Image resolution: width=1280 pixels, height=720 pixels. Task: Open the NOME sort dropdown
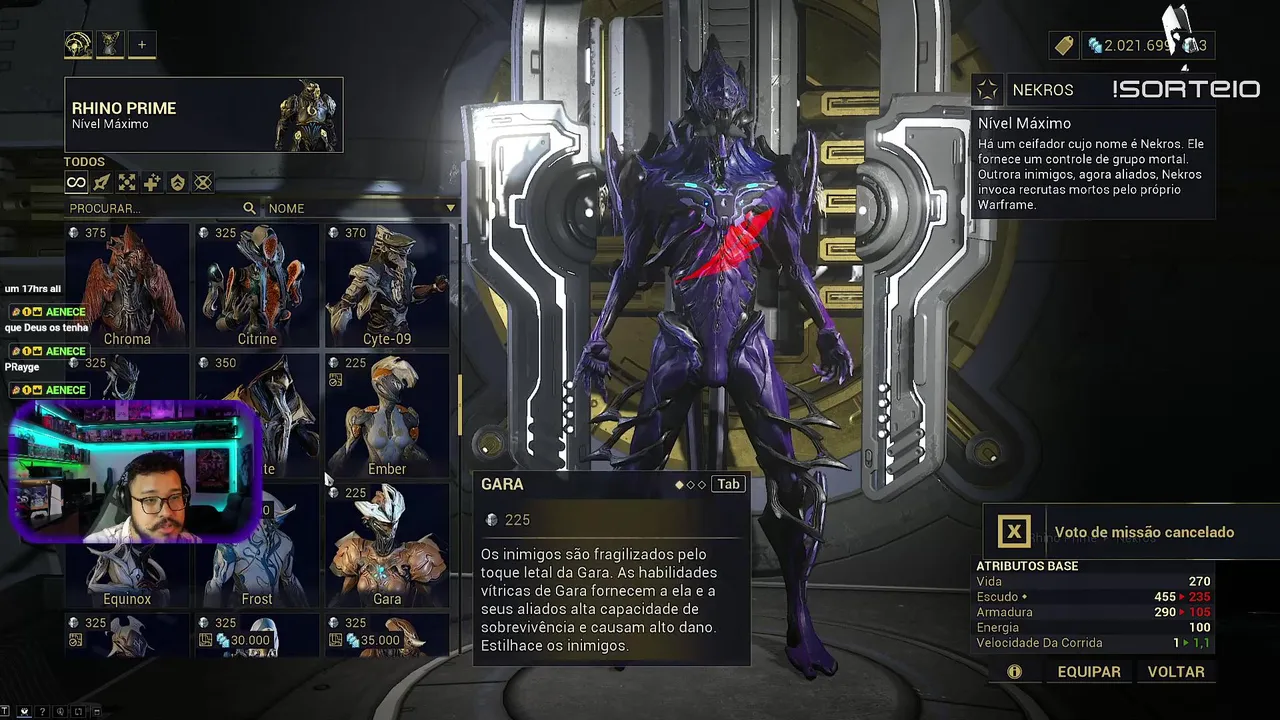(360, 208)
